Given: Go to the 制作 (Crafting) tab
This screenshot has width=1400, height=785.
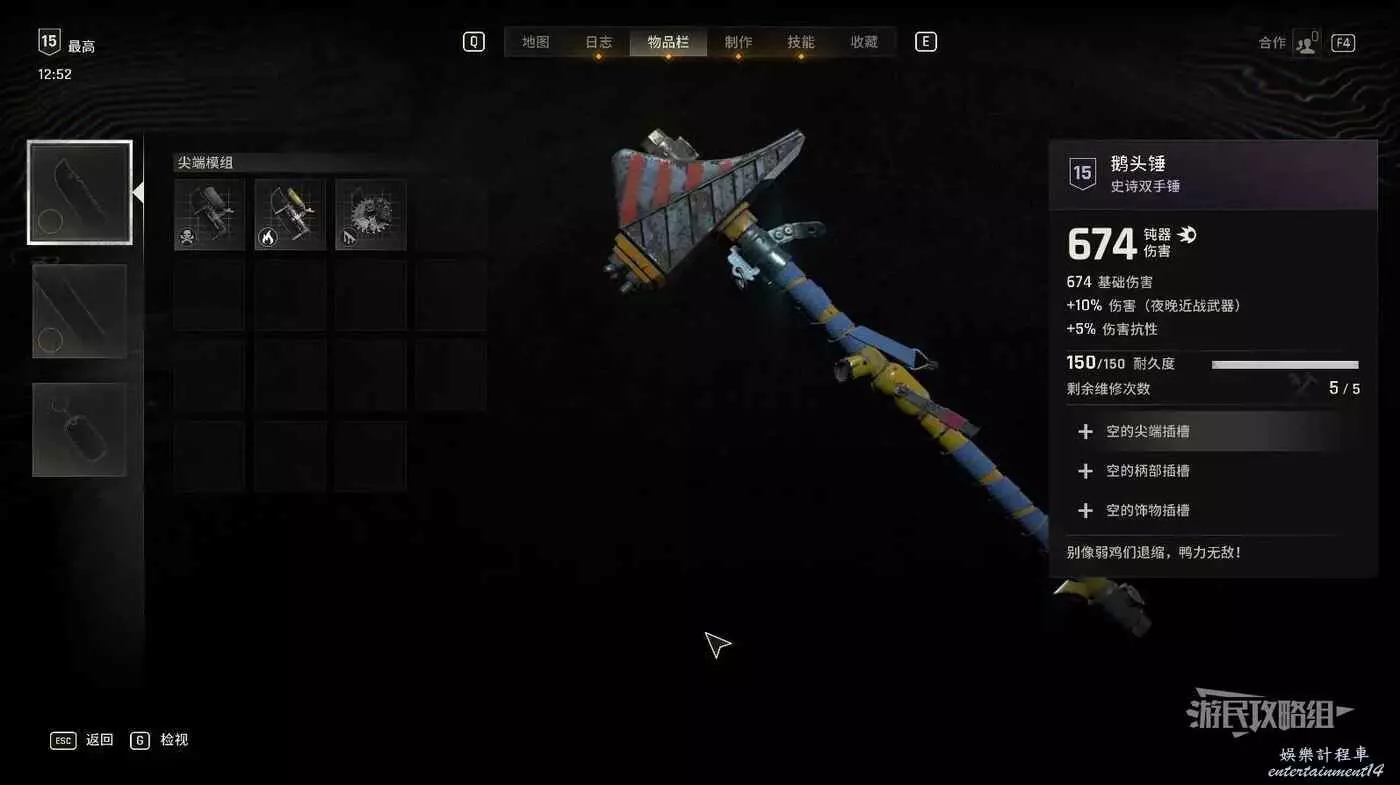Looking at the screenshot, I should [x=738, y=42].
